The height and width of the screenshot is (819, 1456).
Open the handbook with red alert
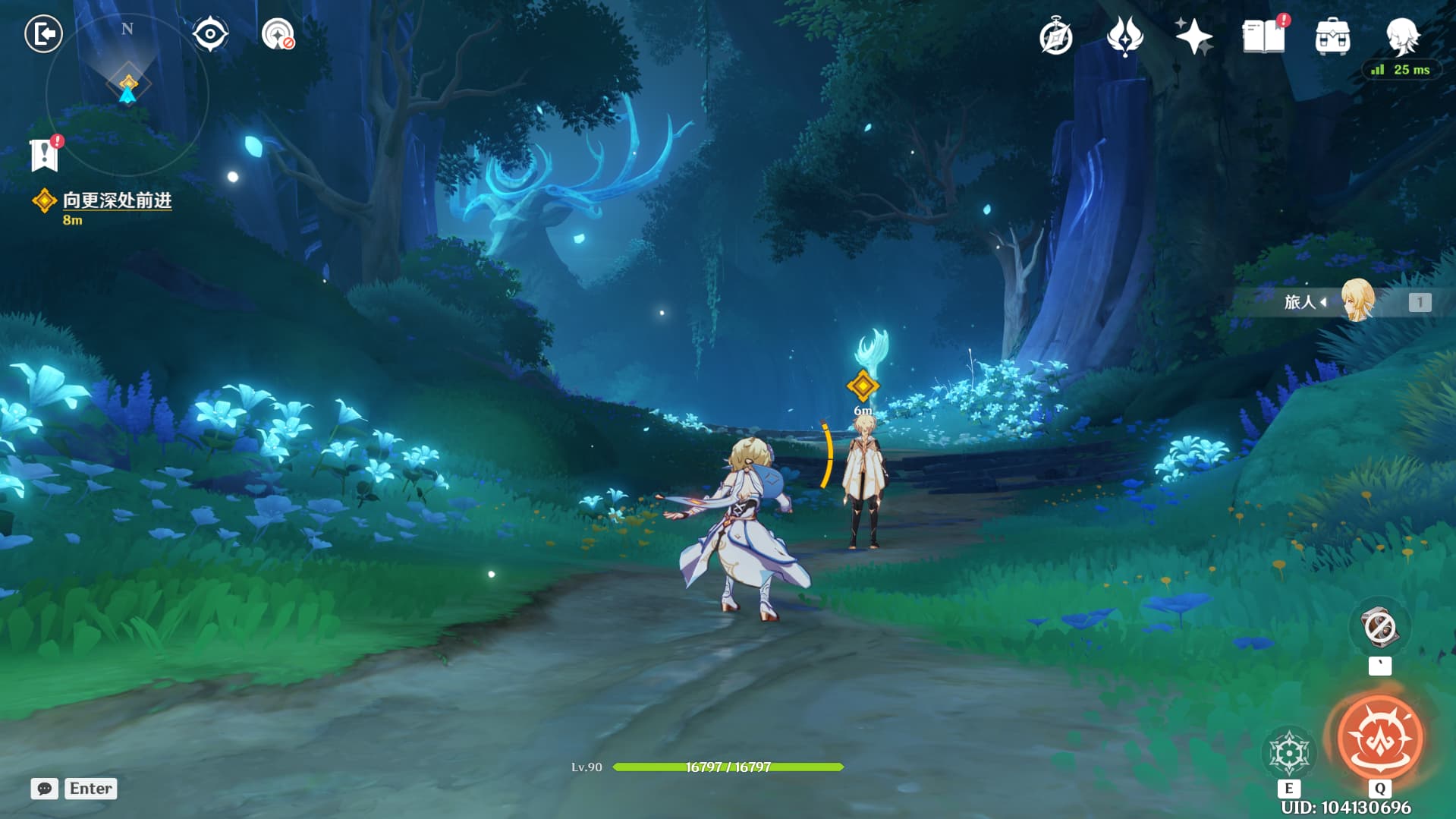pyautogui.click(x=1263, y=36)
